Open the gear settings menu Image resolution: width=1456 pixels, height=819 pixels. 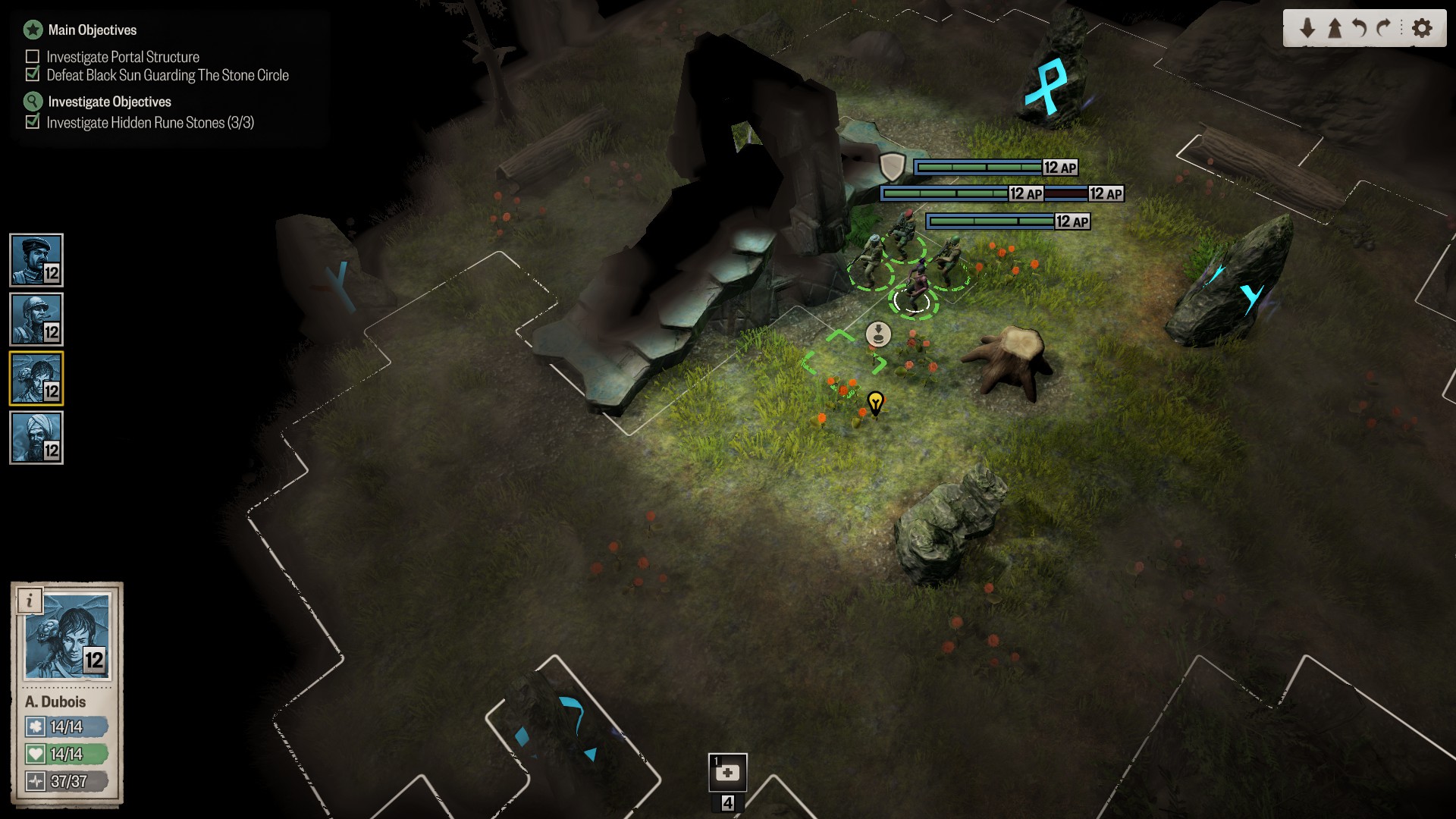pyautogui.click(x=1423, y=29)
